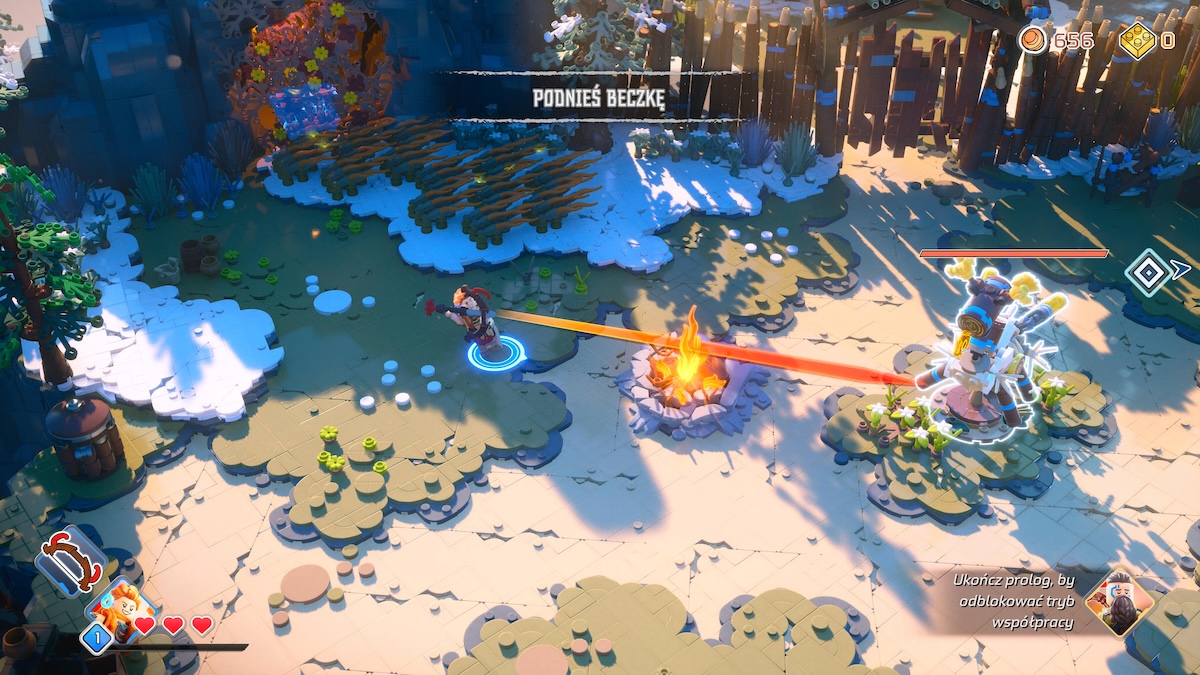Click the co-op partner portrait
This screenshot has height=675, width=1200.
[x=1120, y=603]
